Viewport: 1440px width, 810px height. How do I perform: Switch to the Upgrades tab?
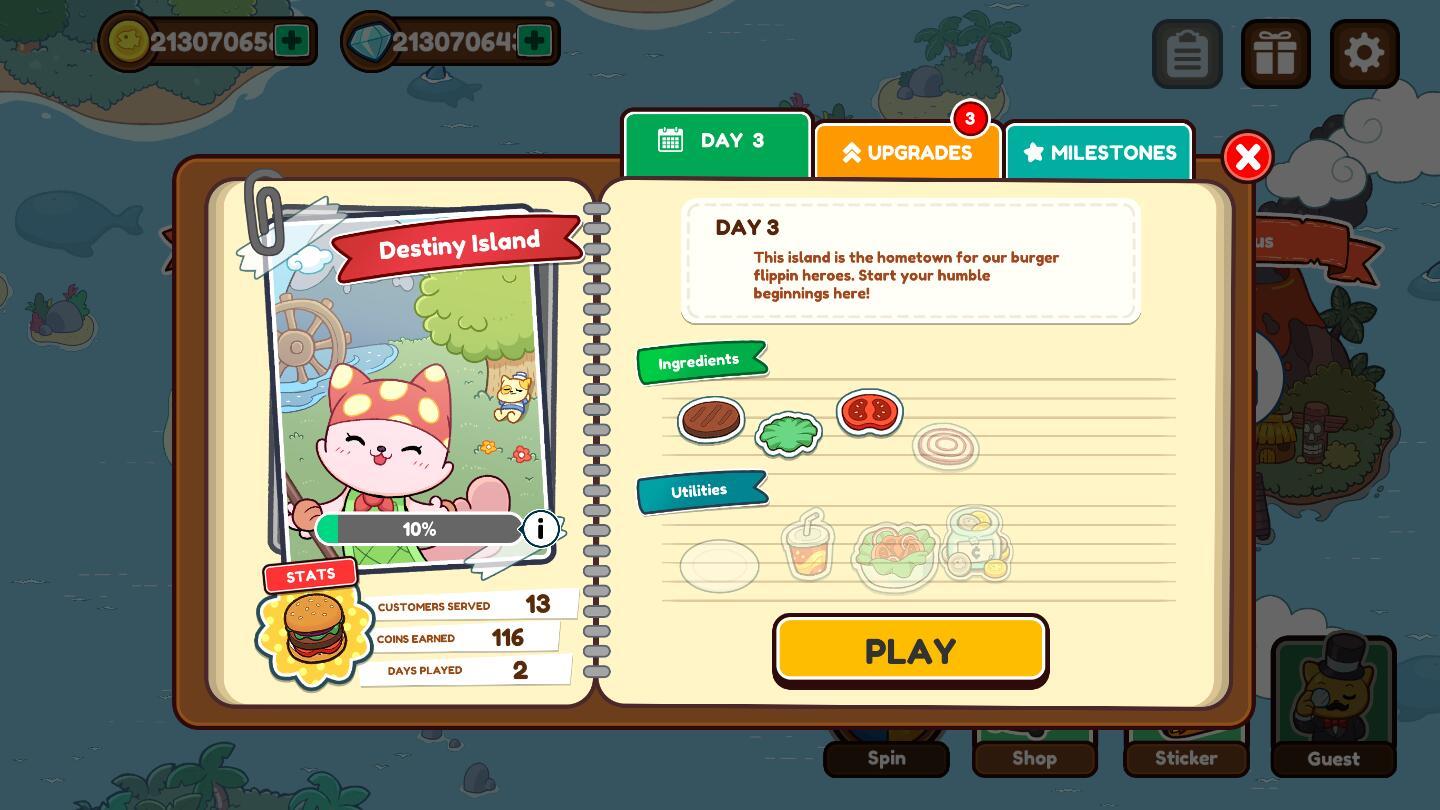[x=908, y=152]
